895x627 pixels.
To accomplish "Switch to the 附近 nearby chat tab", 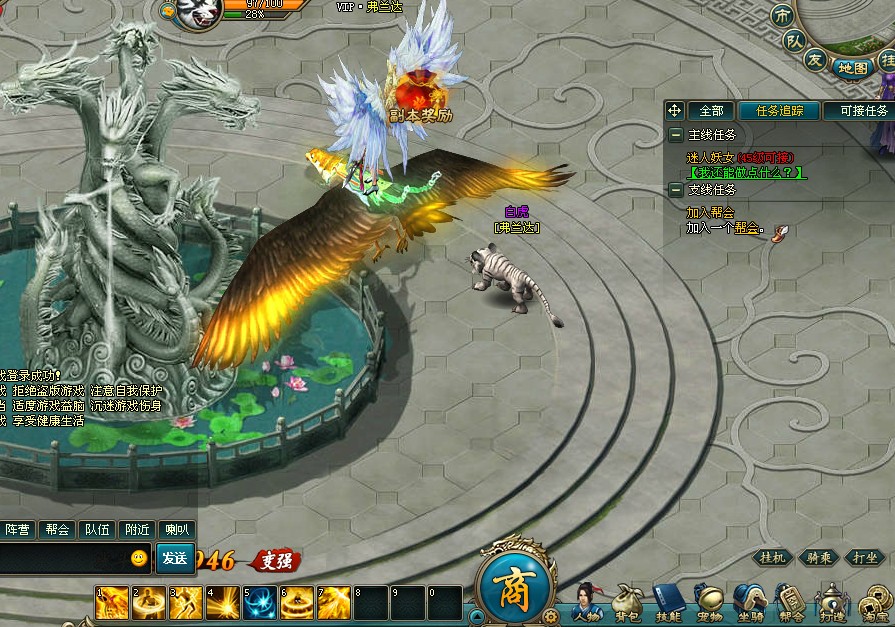I will pyautogui.click(x=136, y=530).
